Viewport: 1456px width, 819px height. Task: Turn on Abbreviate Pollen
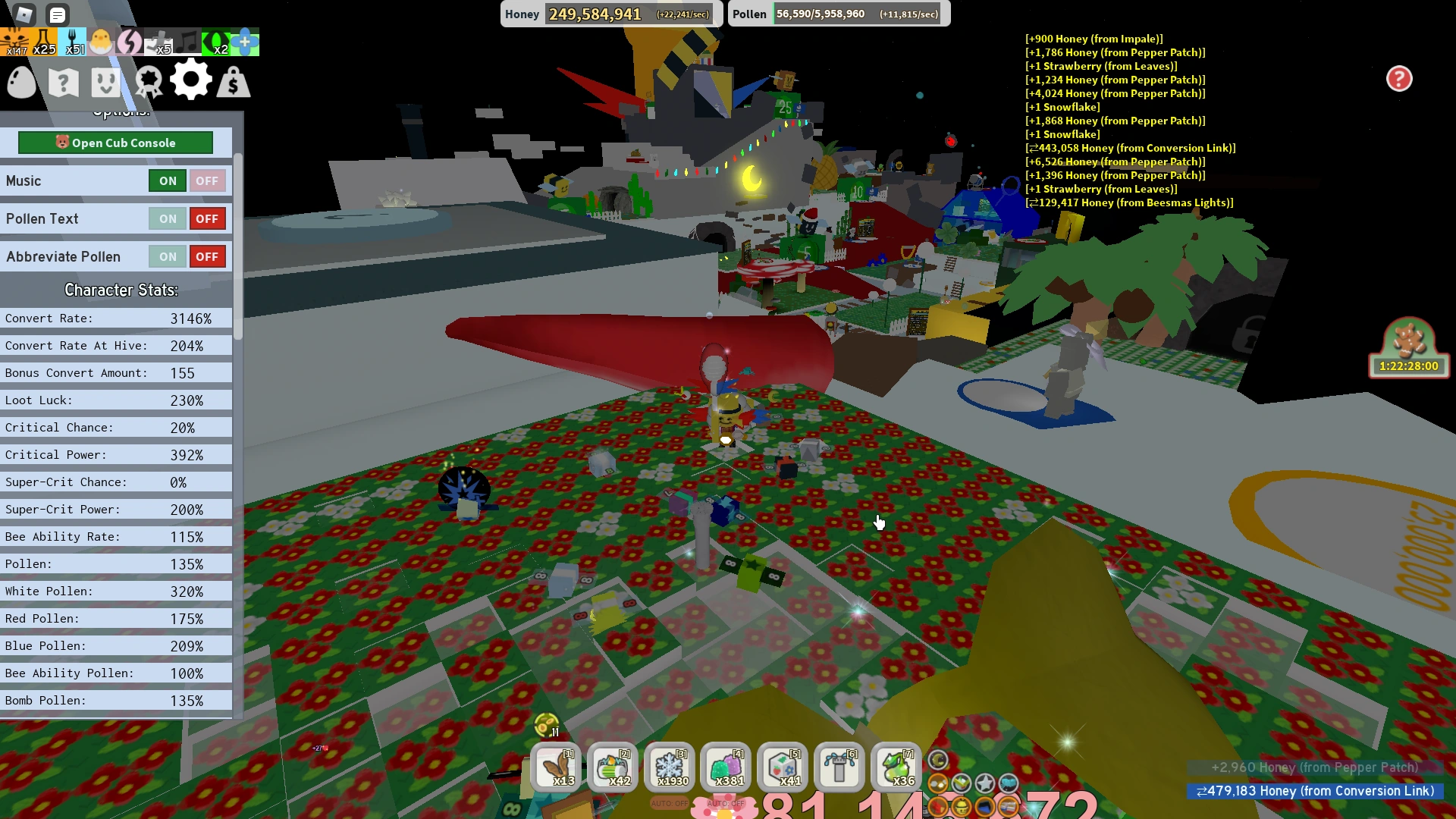click(x=167, y=256)
